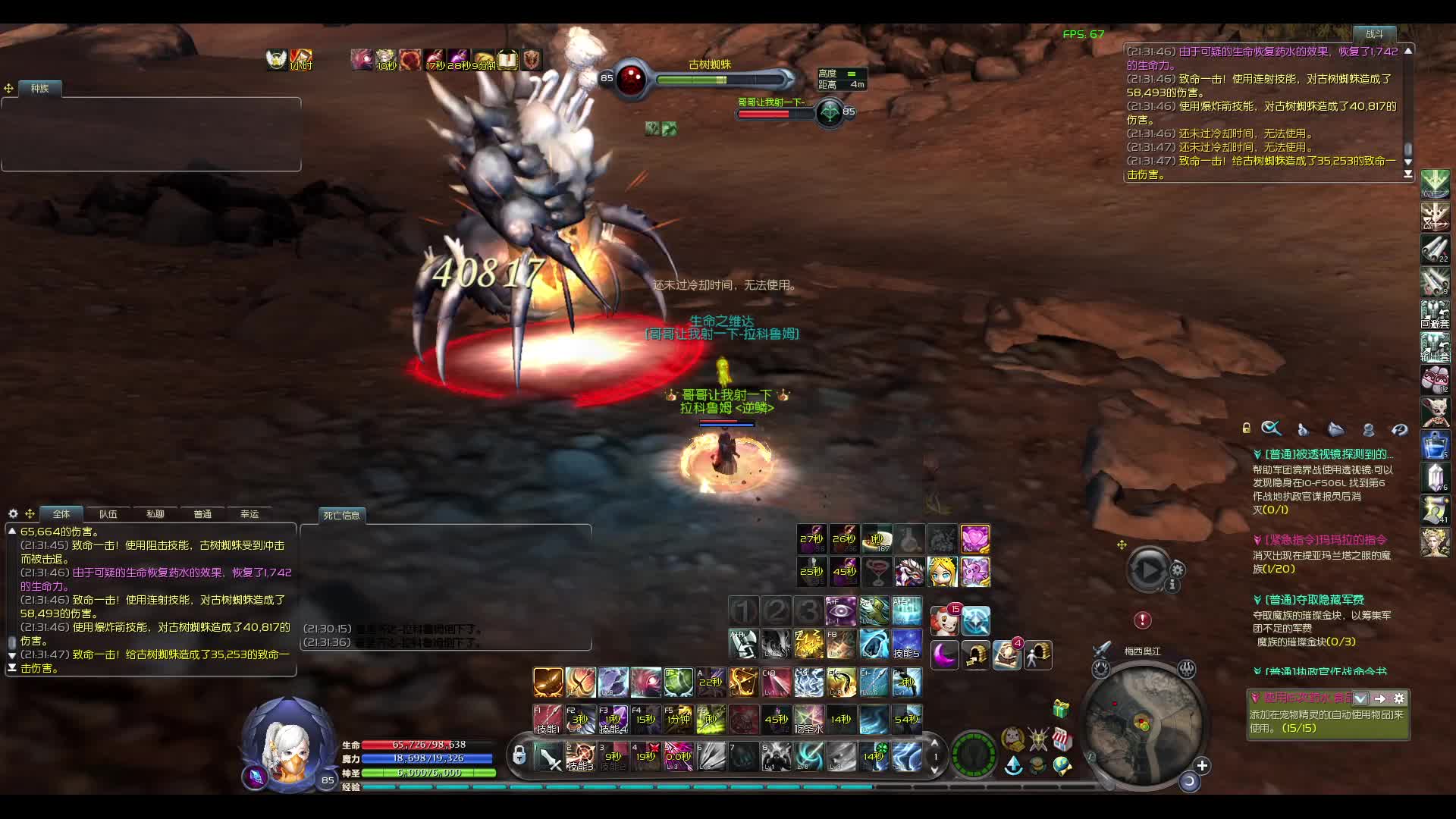Screen dimensions: 1456x819
Task: Use the blue potion quick-slot item
Action: point(1435,445)
